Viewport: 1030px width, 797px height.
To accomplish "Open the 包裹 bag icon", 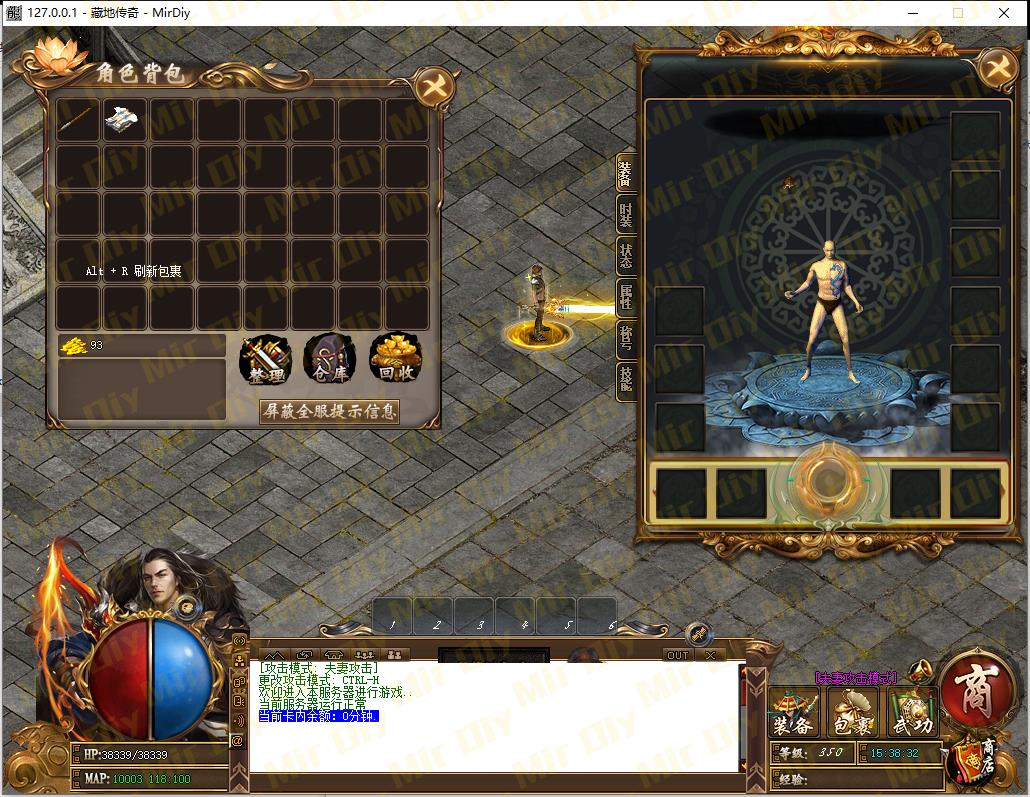I will pos(853,714).
